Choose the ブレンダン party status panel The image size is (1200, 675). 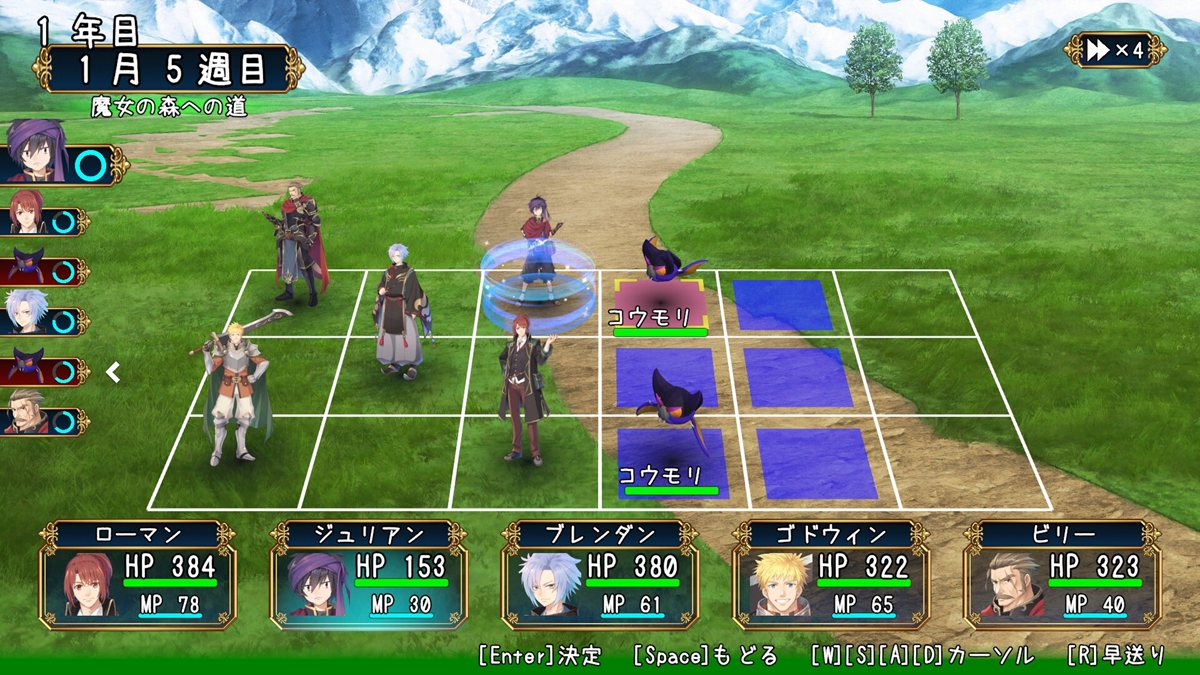[601, 574]
